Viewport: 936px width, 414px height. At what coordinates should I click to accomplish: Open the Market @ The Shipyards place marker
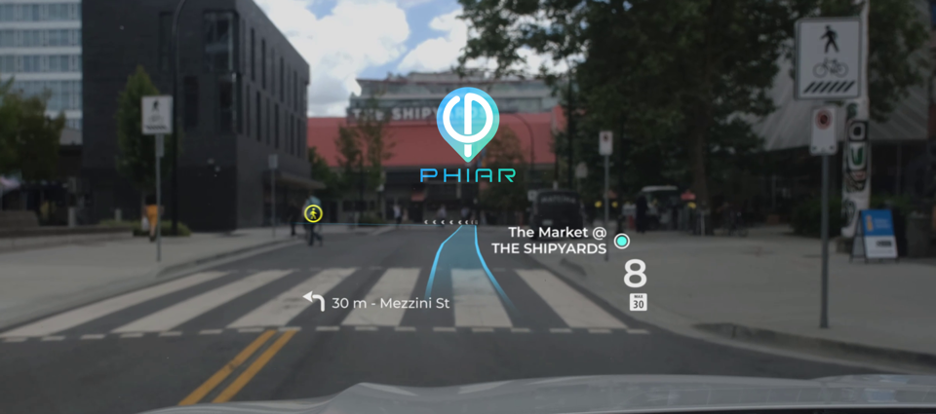point(622,241)
